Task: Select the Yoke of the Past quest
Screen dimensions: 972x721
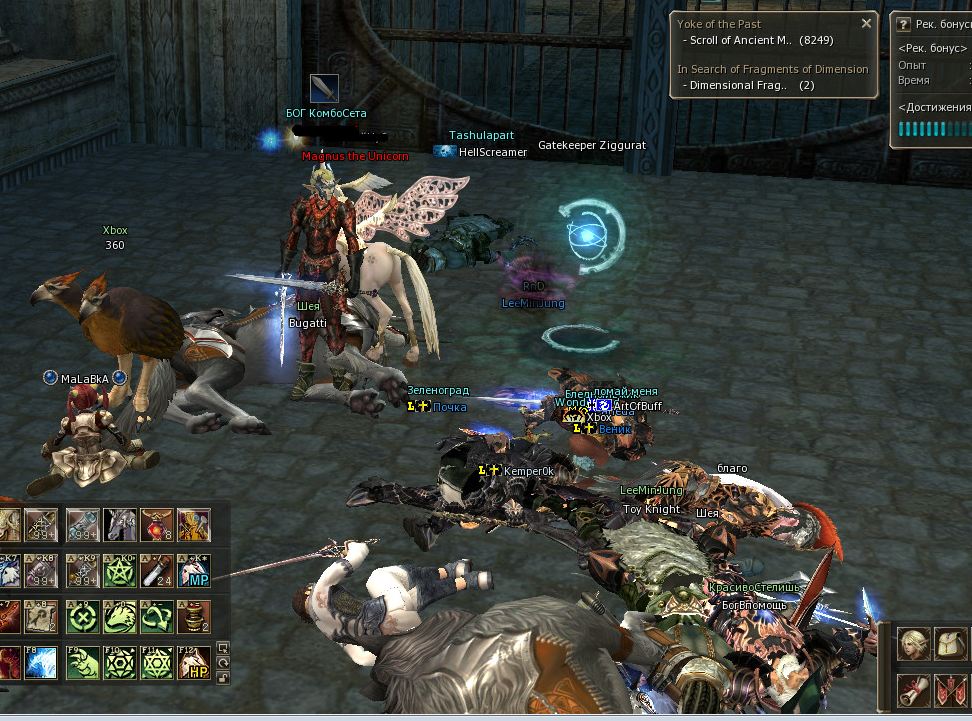Action: pyautogui.click(x=719, y=23)
